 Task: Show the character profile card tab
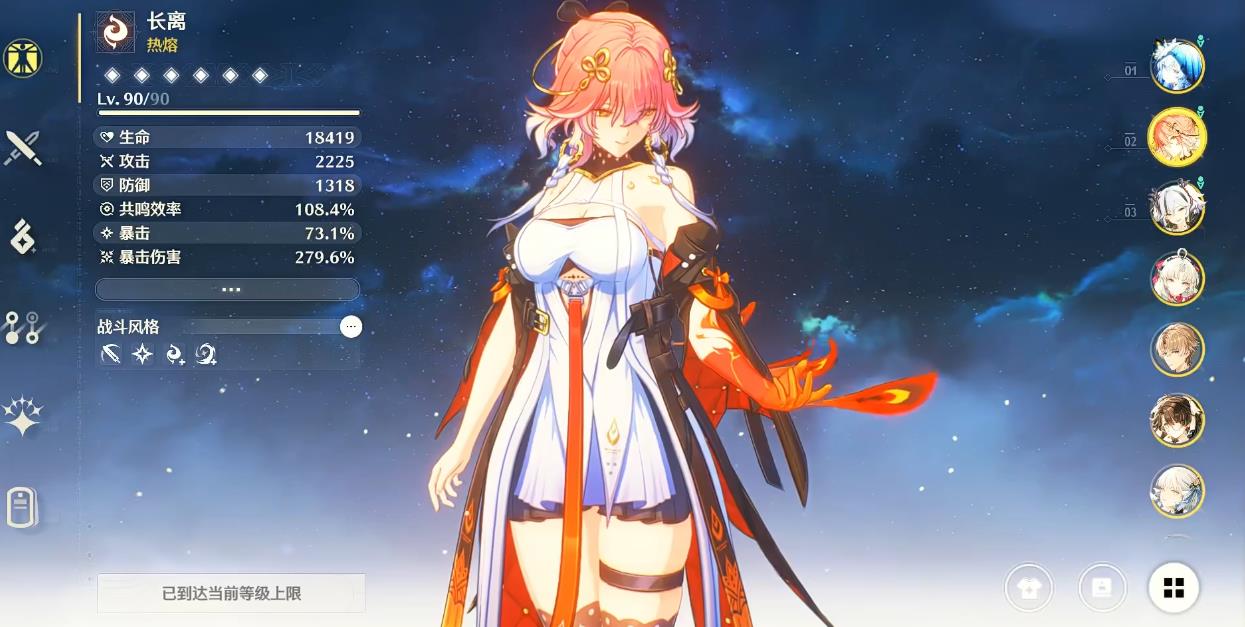tap(21, 507)
